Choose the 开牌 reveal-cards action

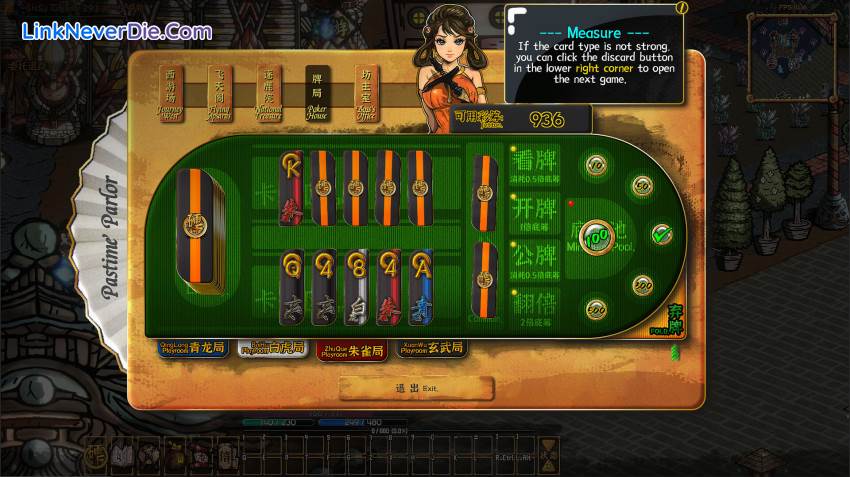(x=534, y=215)
